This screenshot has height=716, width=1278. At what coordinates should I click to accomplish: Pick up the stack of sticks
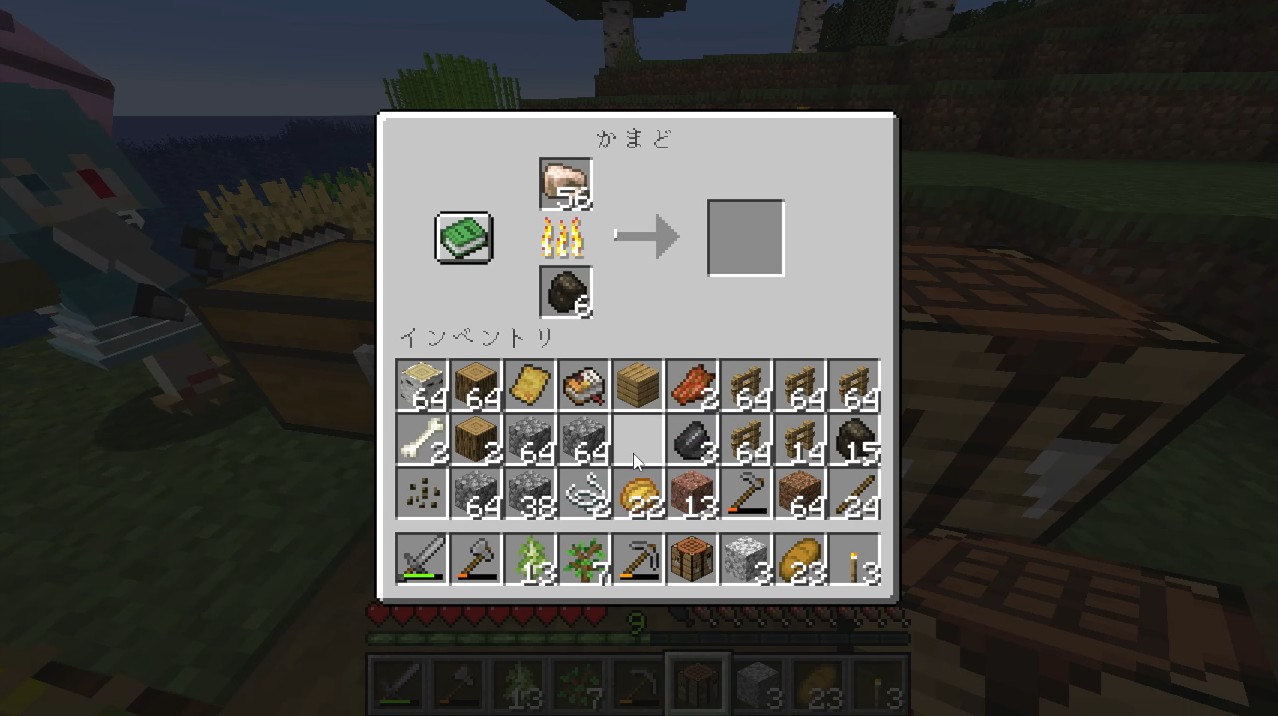(x=854, y=493)
